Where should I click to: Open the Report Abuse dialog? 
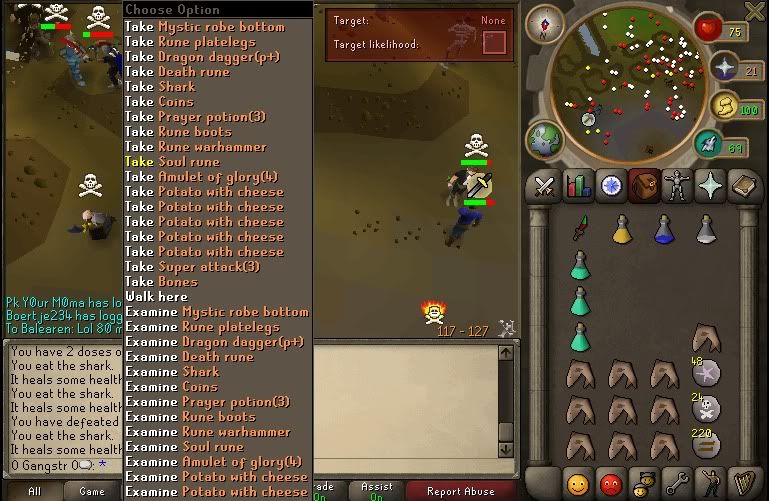(460, 491)
